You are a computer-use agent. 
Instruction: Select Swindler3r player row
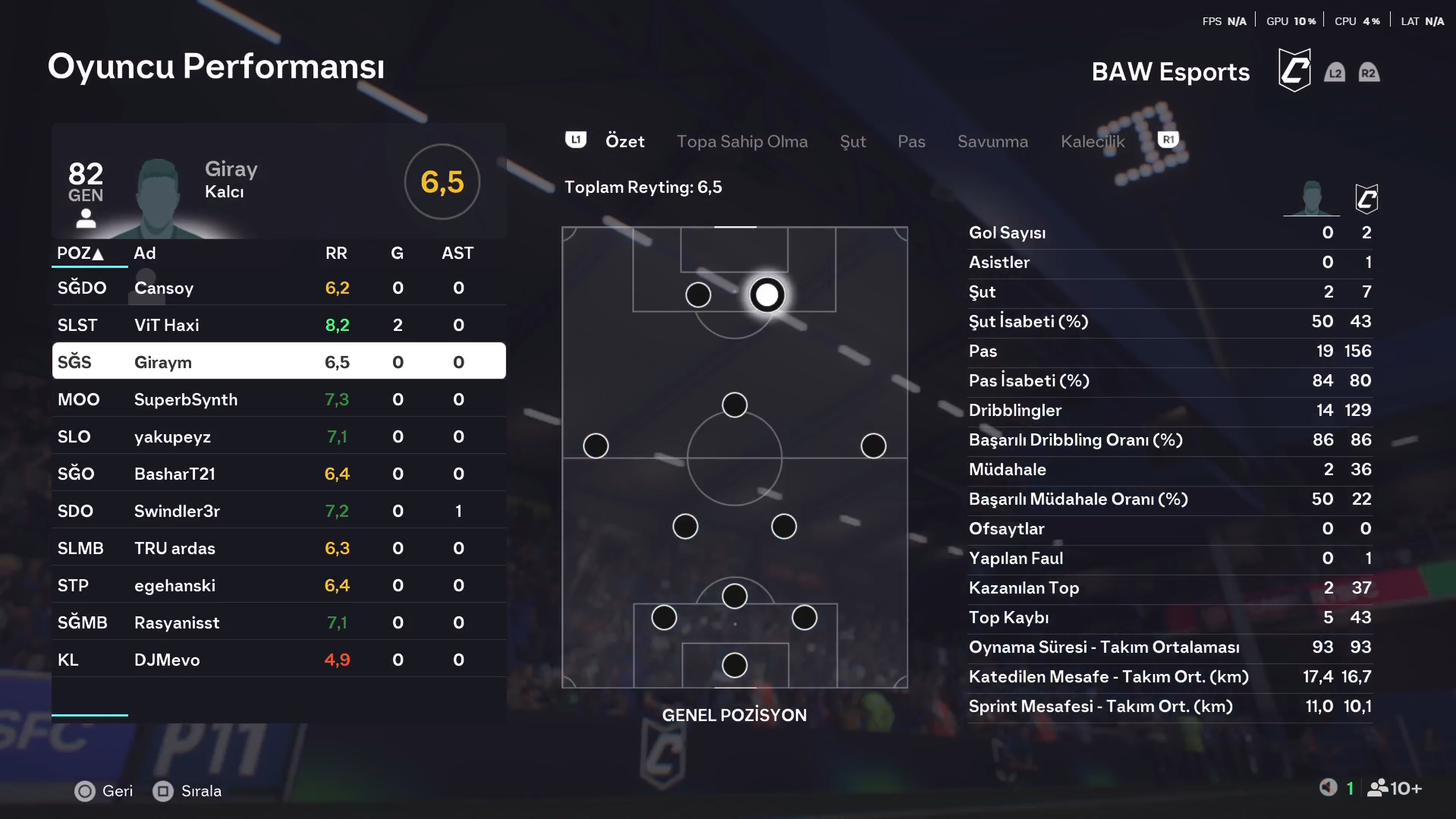pos(278,511)
